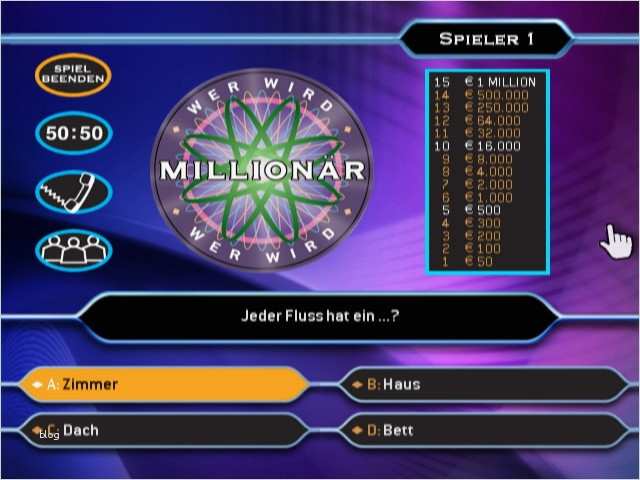Click the Spiel Beenden button

[x=73, y=75]
